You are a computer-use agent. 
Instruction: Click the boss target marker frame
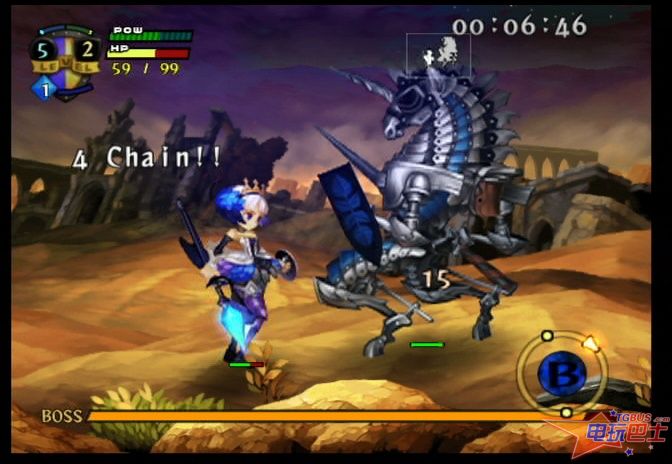point(438,54)
